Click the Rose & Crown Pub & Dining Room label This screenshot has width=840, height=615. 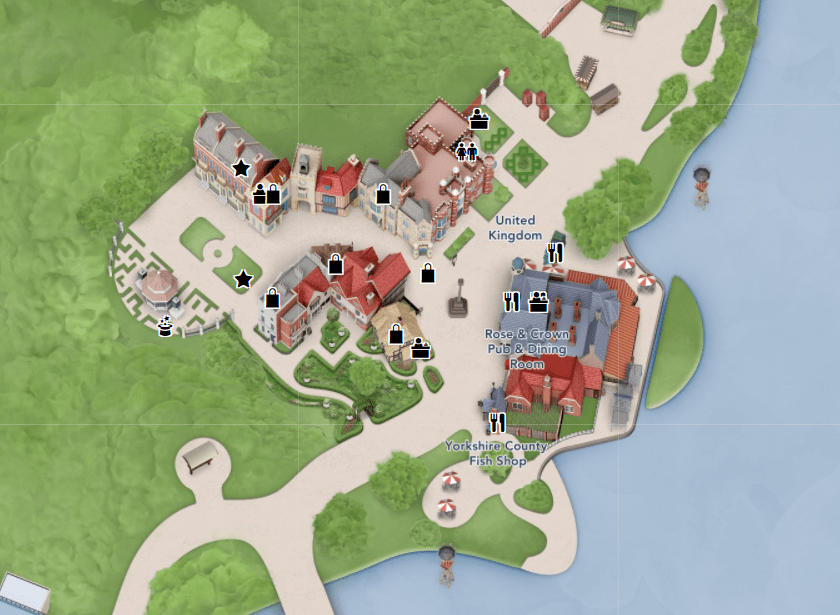[x=526, y=349]
